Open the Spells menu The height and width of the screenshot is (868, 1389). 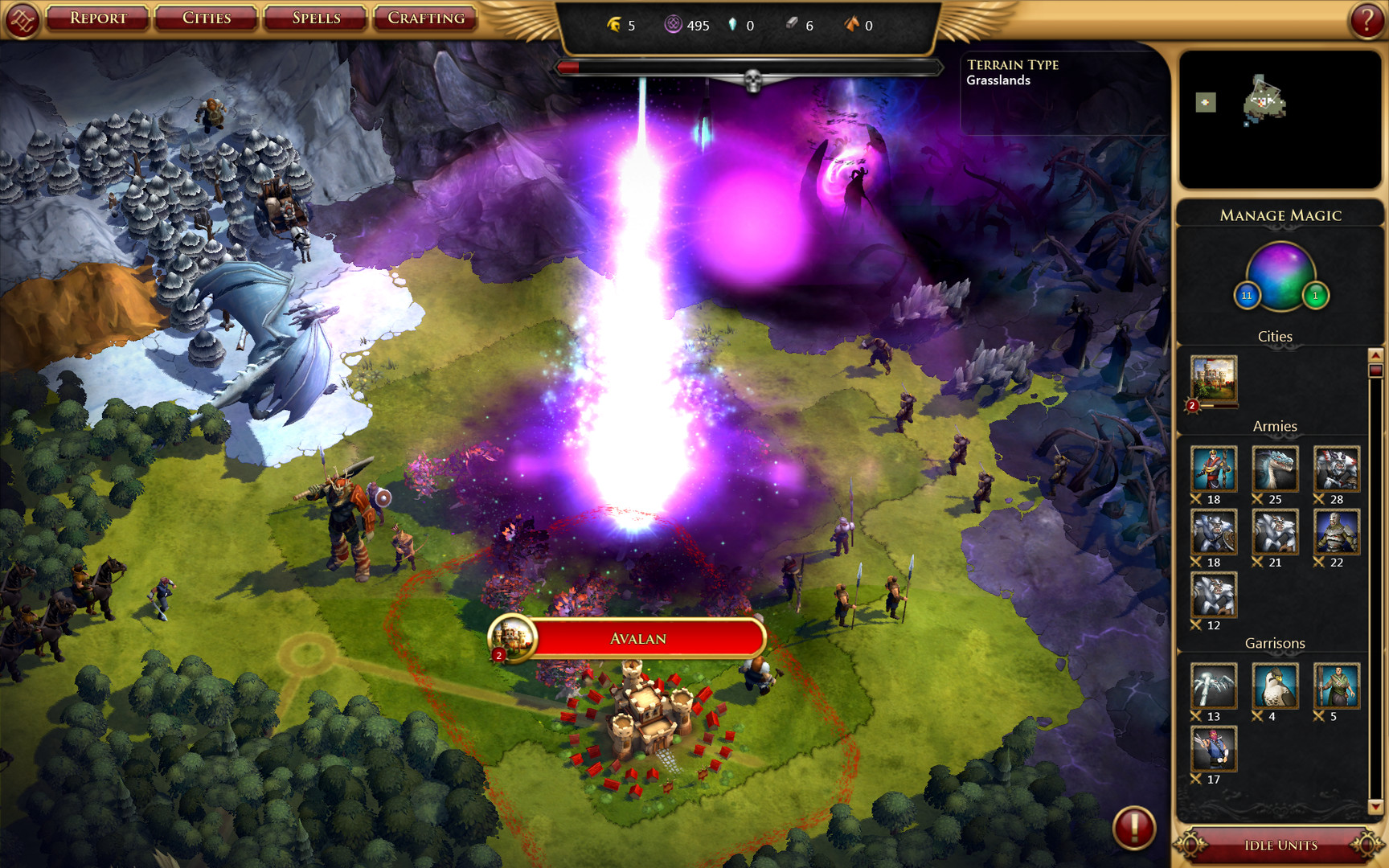(314, 17)
